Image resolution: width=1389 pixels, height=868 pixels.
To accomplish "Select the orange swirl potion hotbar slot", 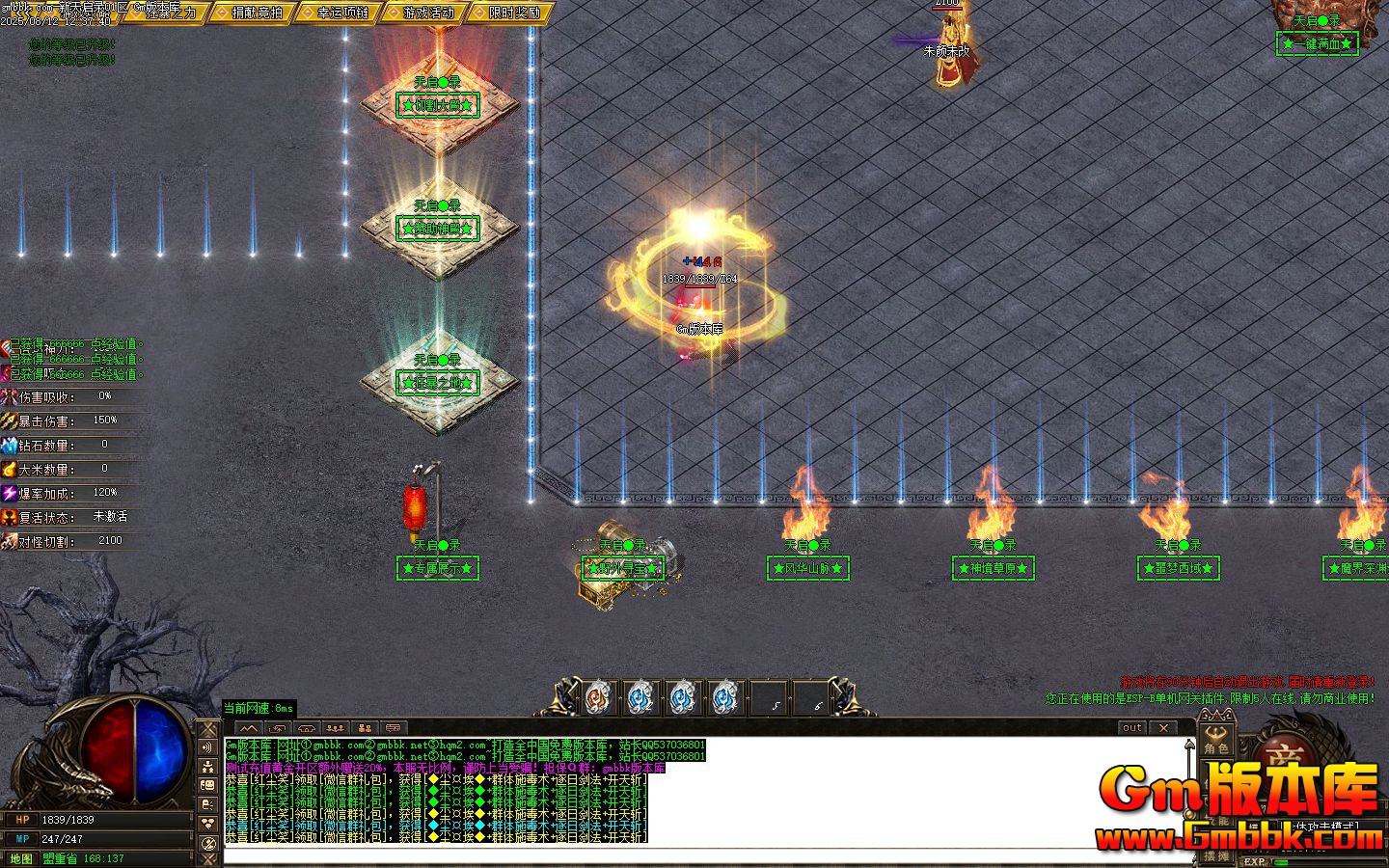I will pos(598,696).
